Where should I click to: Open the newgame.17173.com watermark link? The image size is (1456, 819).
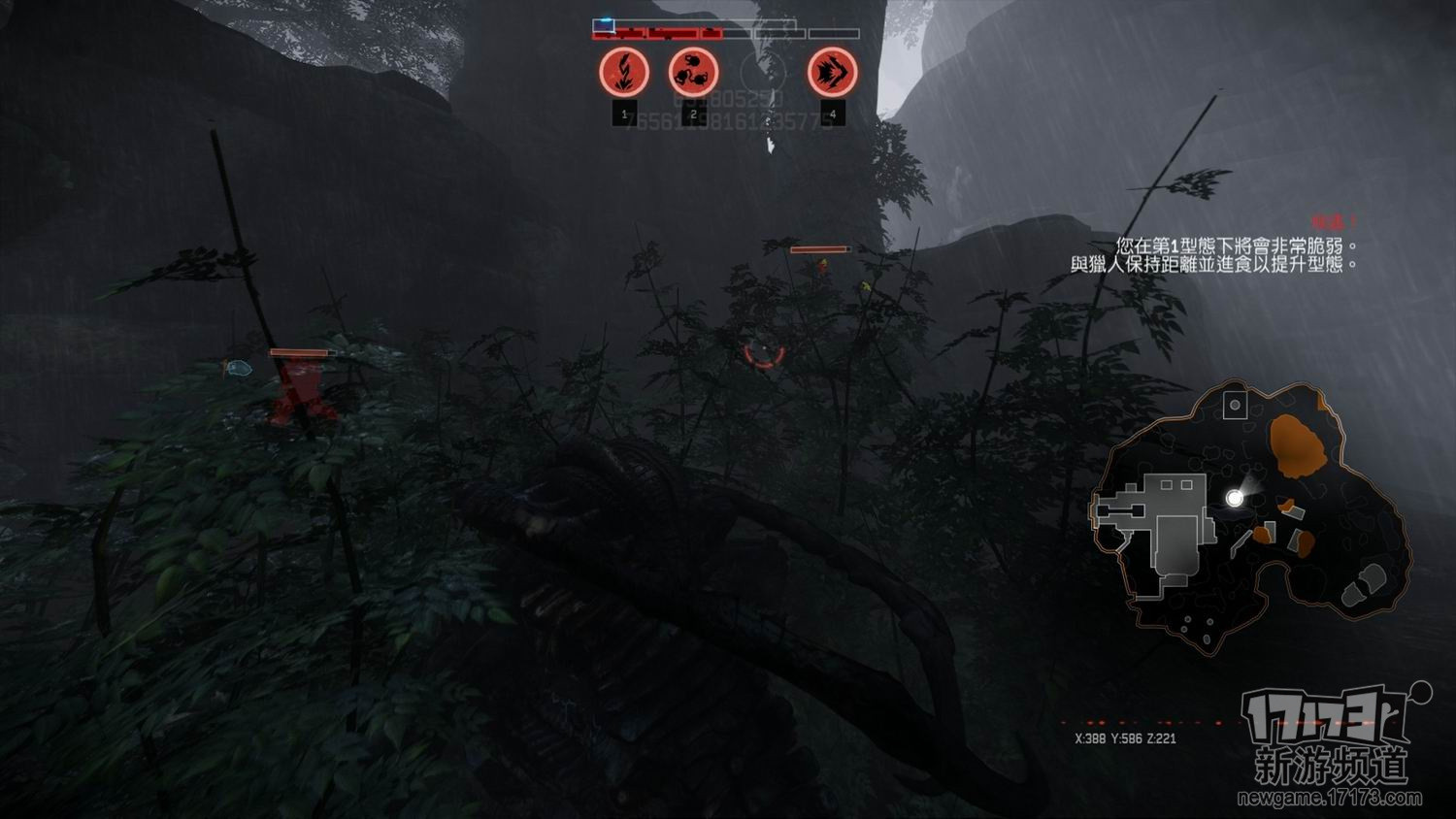pyautogui.click(x=1329, y=799)
